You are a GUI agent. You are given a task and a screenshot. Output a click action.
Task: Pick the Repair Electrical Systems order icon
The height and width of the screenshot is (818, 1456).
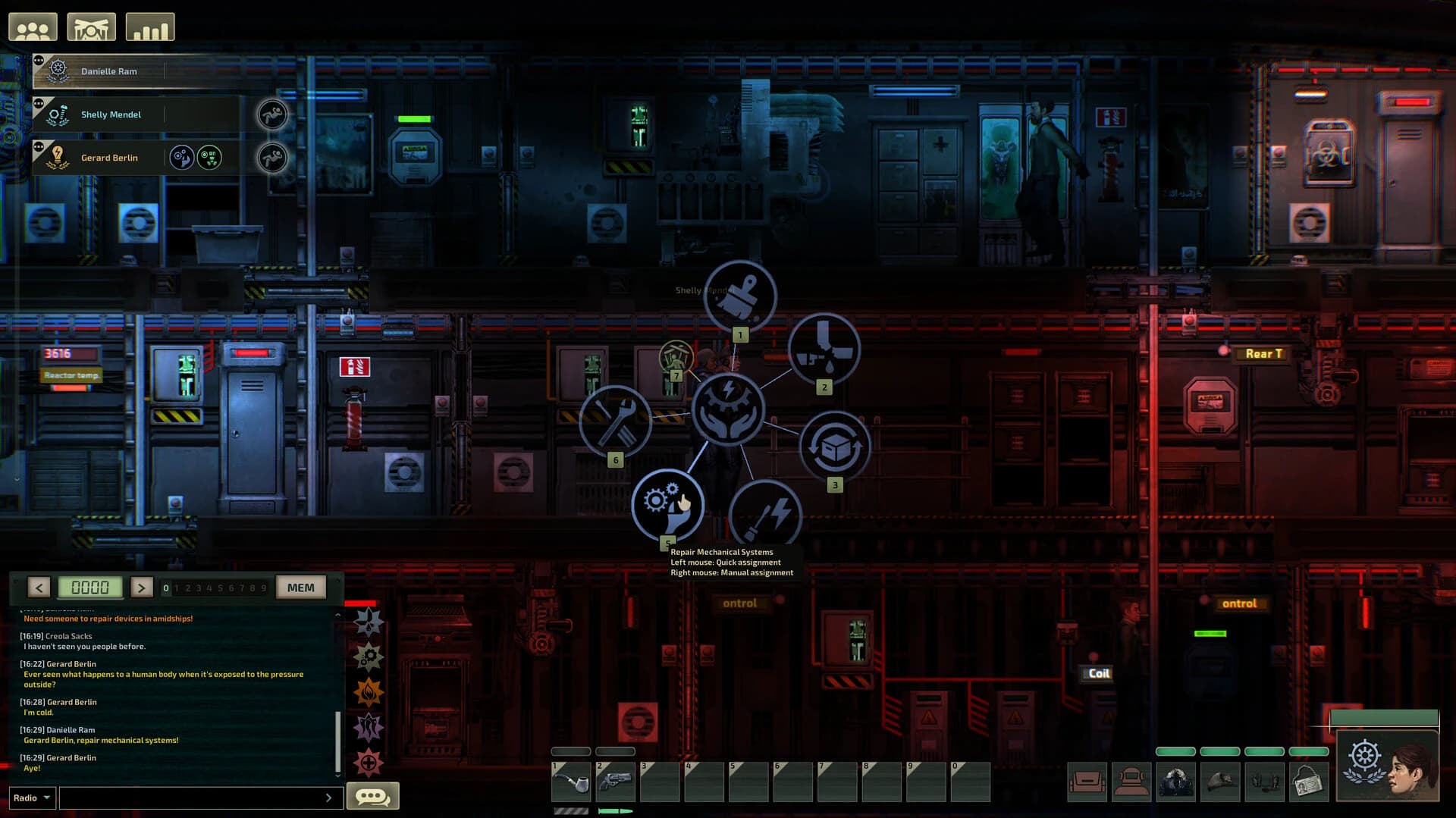click(765, 516)
